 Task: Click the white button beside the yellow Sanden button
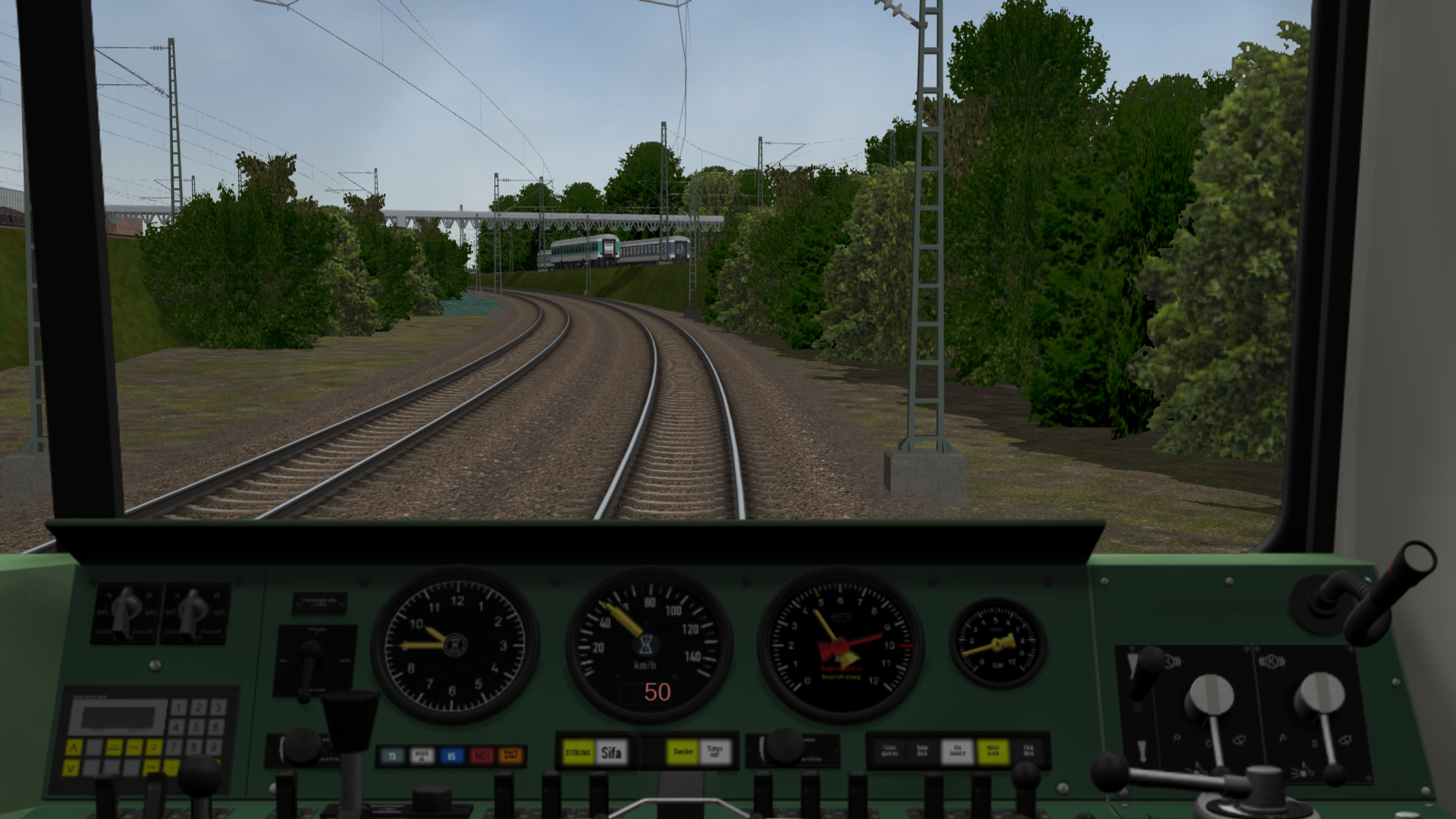point(714,752)
